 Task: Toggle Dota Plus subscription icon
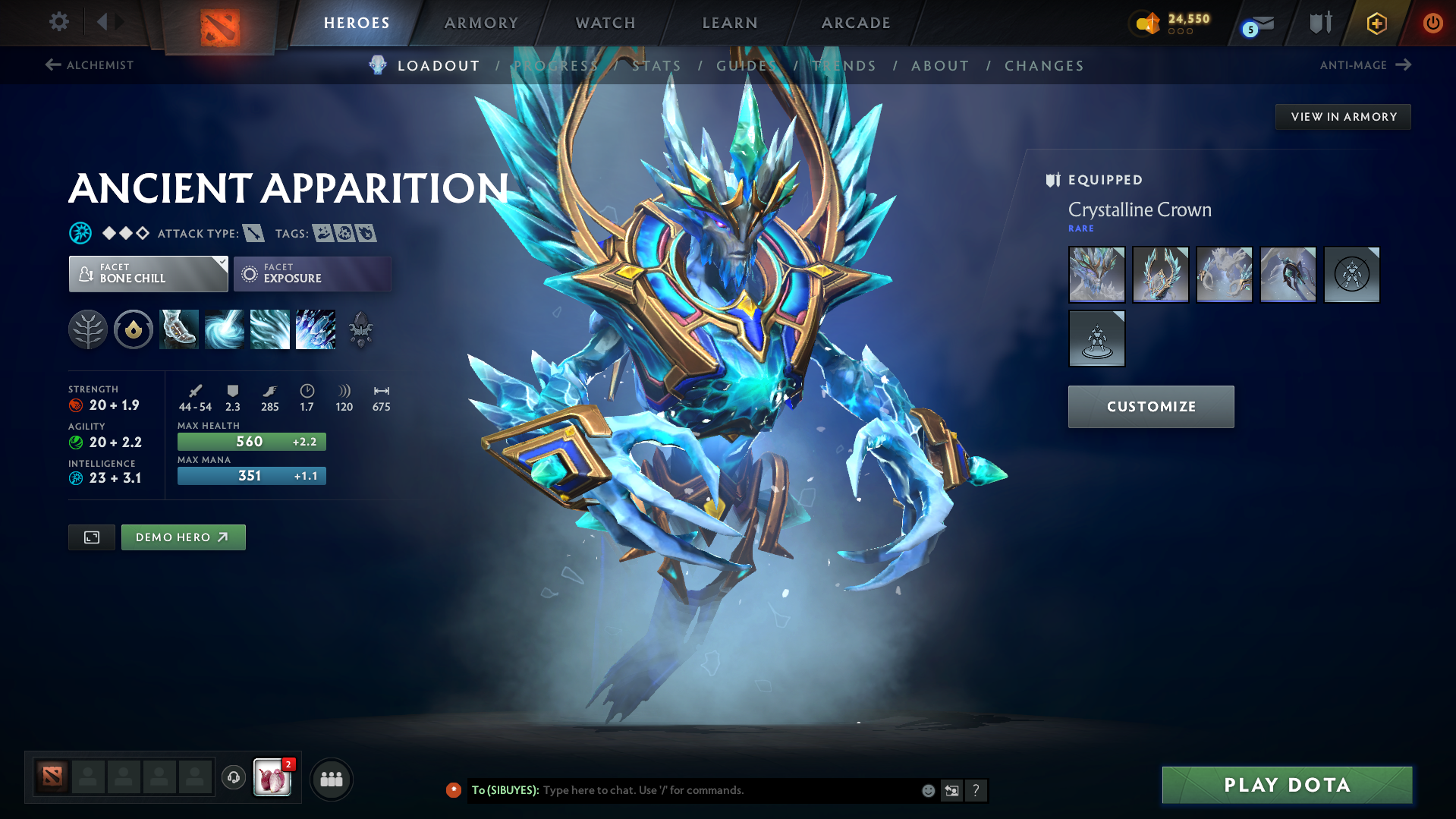1376,23
